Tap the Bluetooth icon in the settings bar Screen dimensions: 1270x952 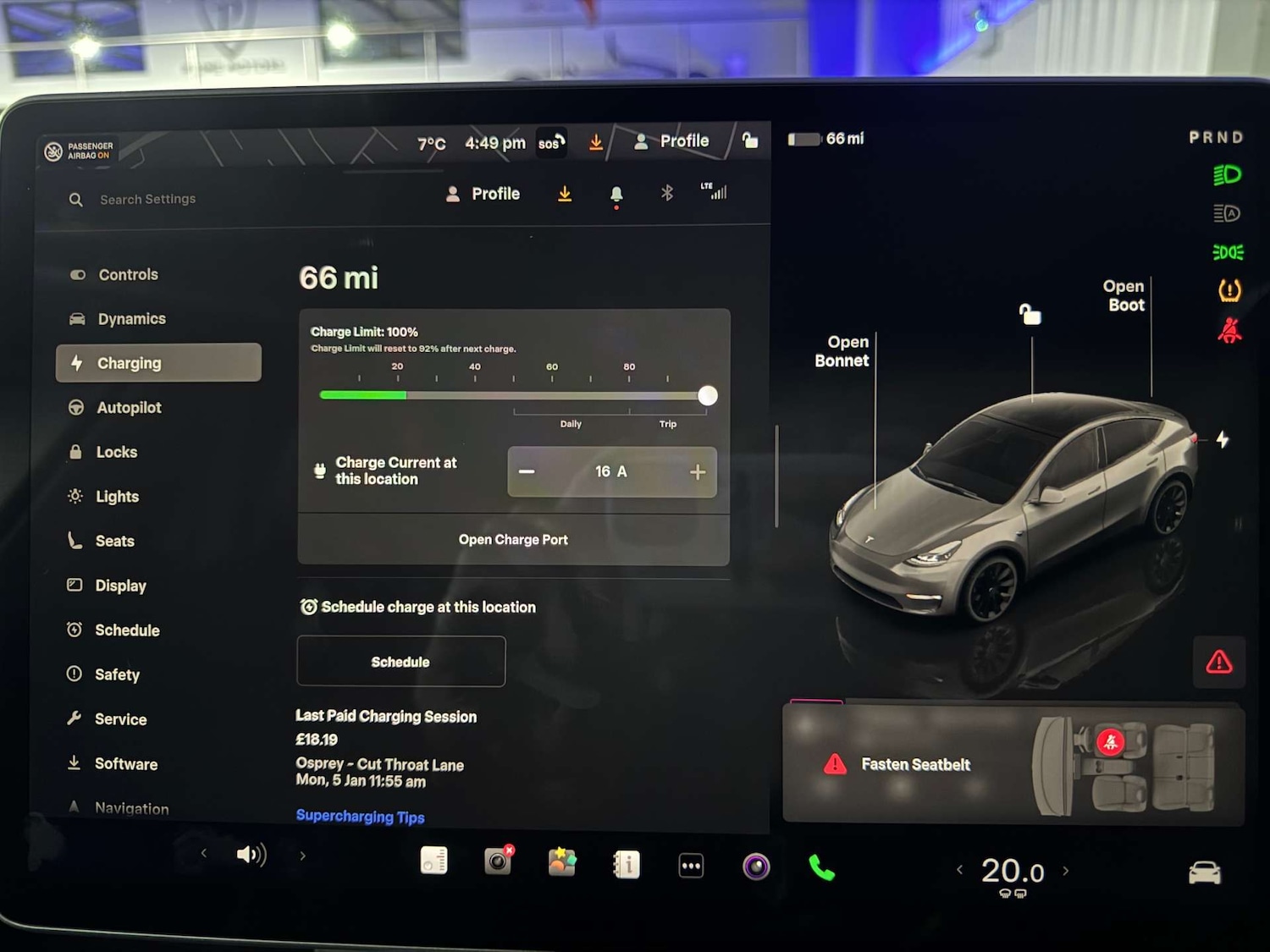(x=667, y=193)
